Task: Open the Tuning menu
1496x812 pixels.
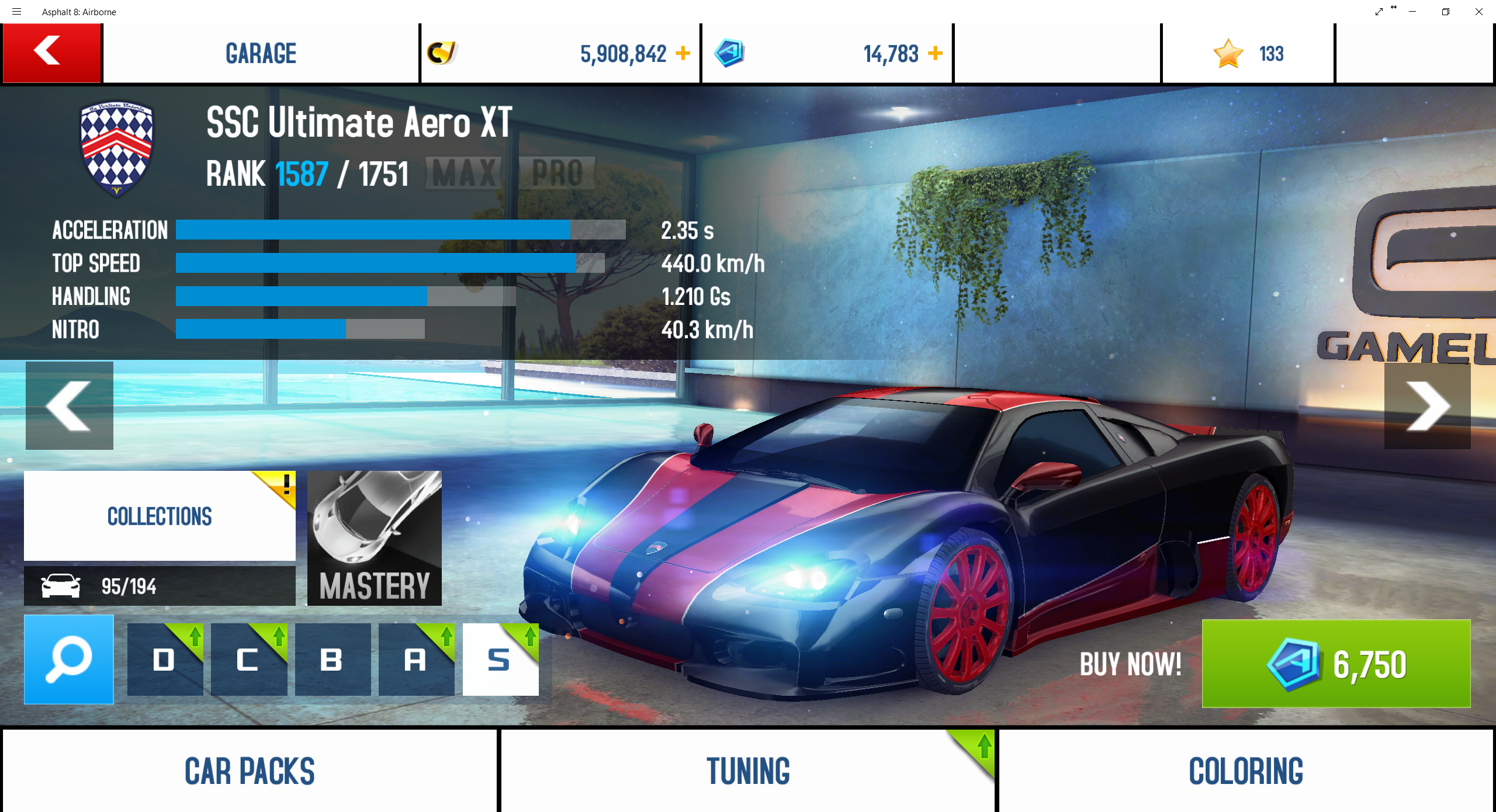Action: pyautogui.click(x=748, y=770)
